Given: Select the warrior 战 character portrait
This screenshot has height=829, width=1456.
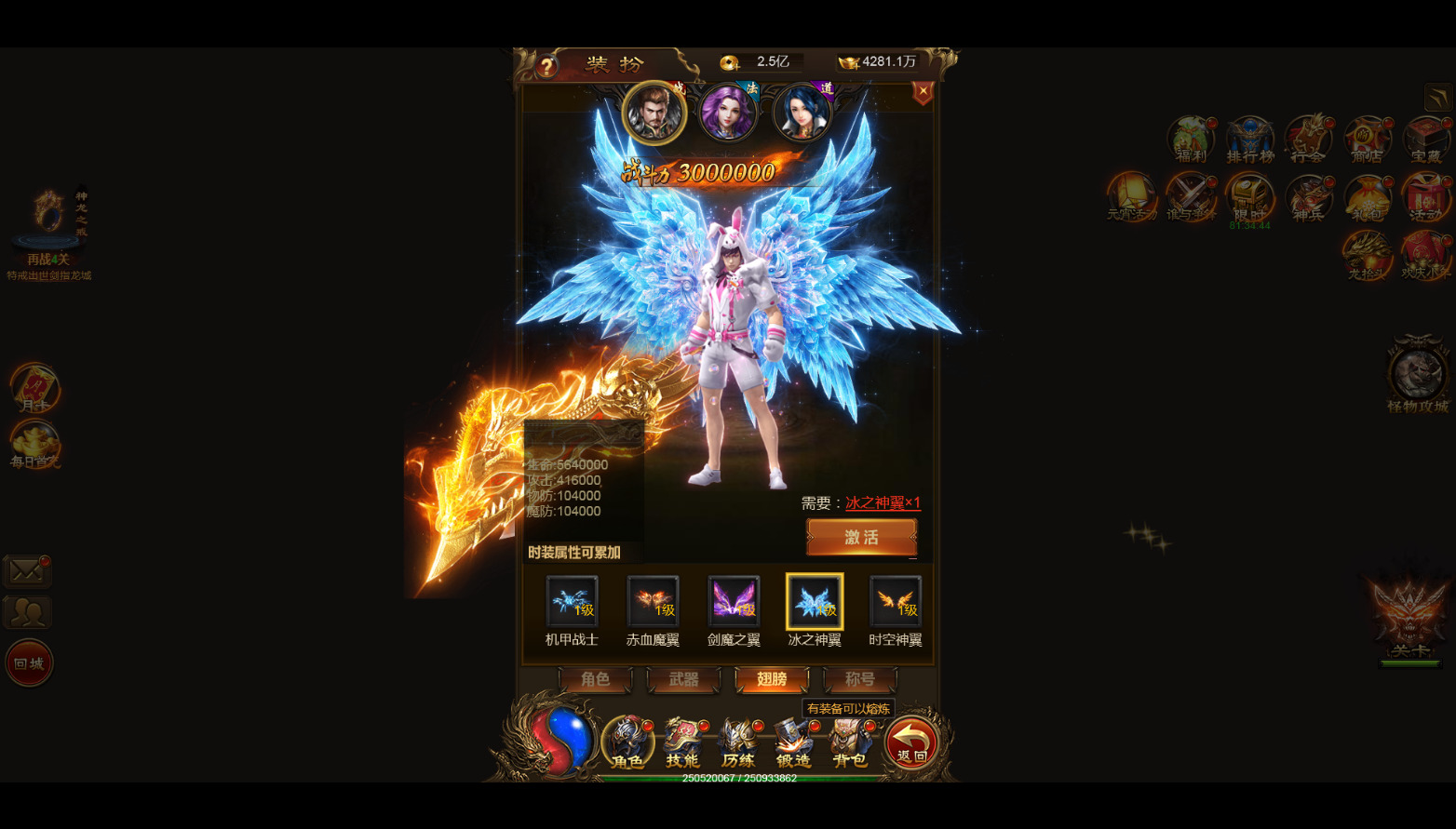Looking at the screenshot, I should tap(654, 113).
